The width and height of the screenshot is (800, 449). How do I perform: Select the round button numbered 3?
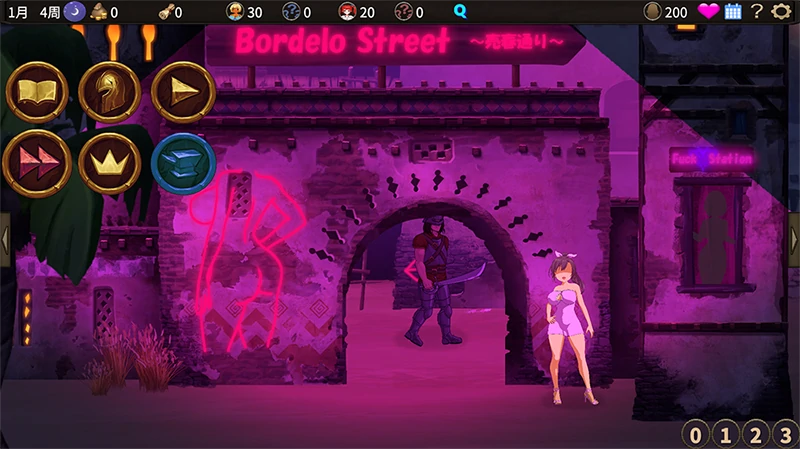[785, 434]
